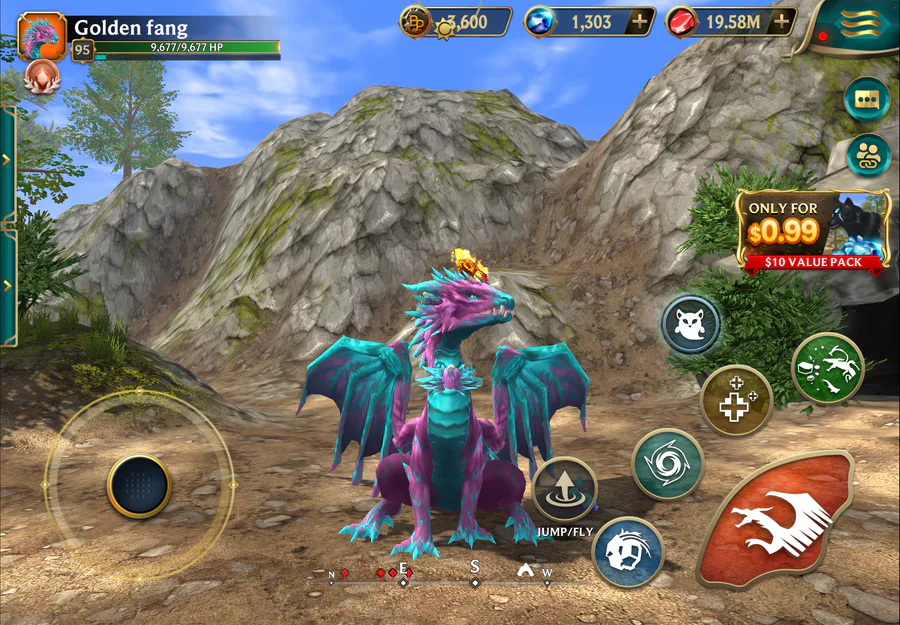Select the cat face companion button
This screenshot has width=900, height=625.
click(x=691, y=324)
